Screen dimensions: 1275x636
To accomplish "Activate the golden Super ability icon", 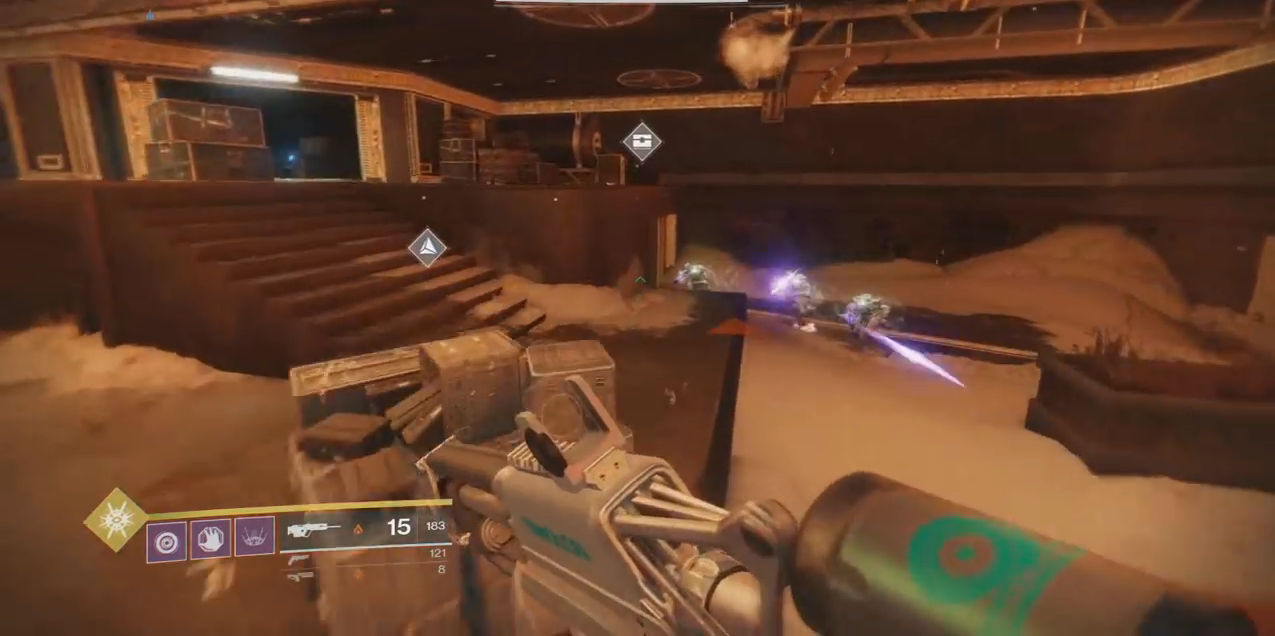I will pyautogui.click(x=115, y=519).
